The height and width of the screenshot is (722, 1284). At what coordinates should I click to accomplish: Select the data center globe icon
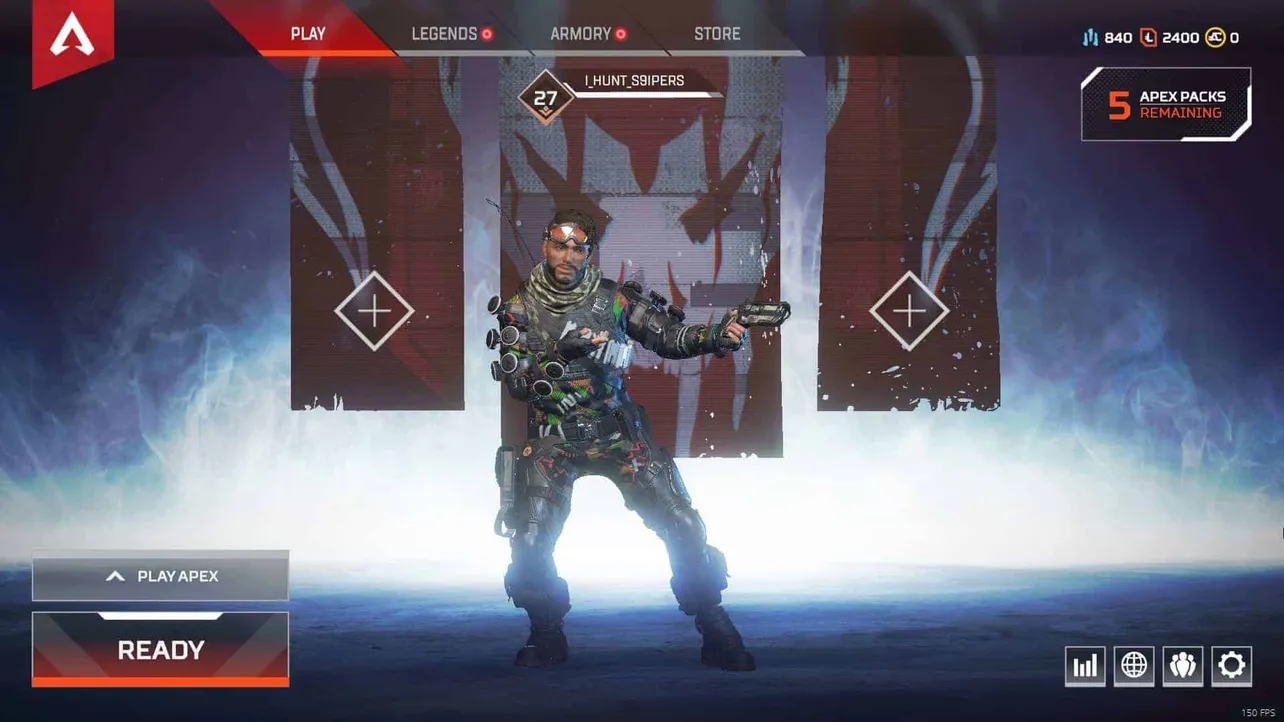click(x=1134, y=665)
